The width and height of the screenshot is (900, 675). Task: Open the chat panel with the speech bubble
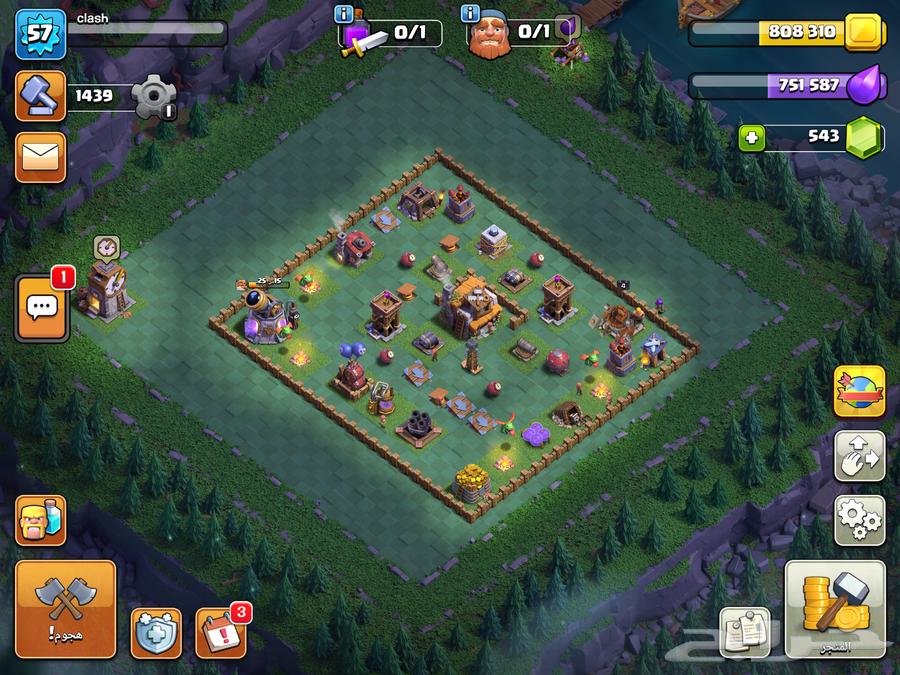[41, 309]
